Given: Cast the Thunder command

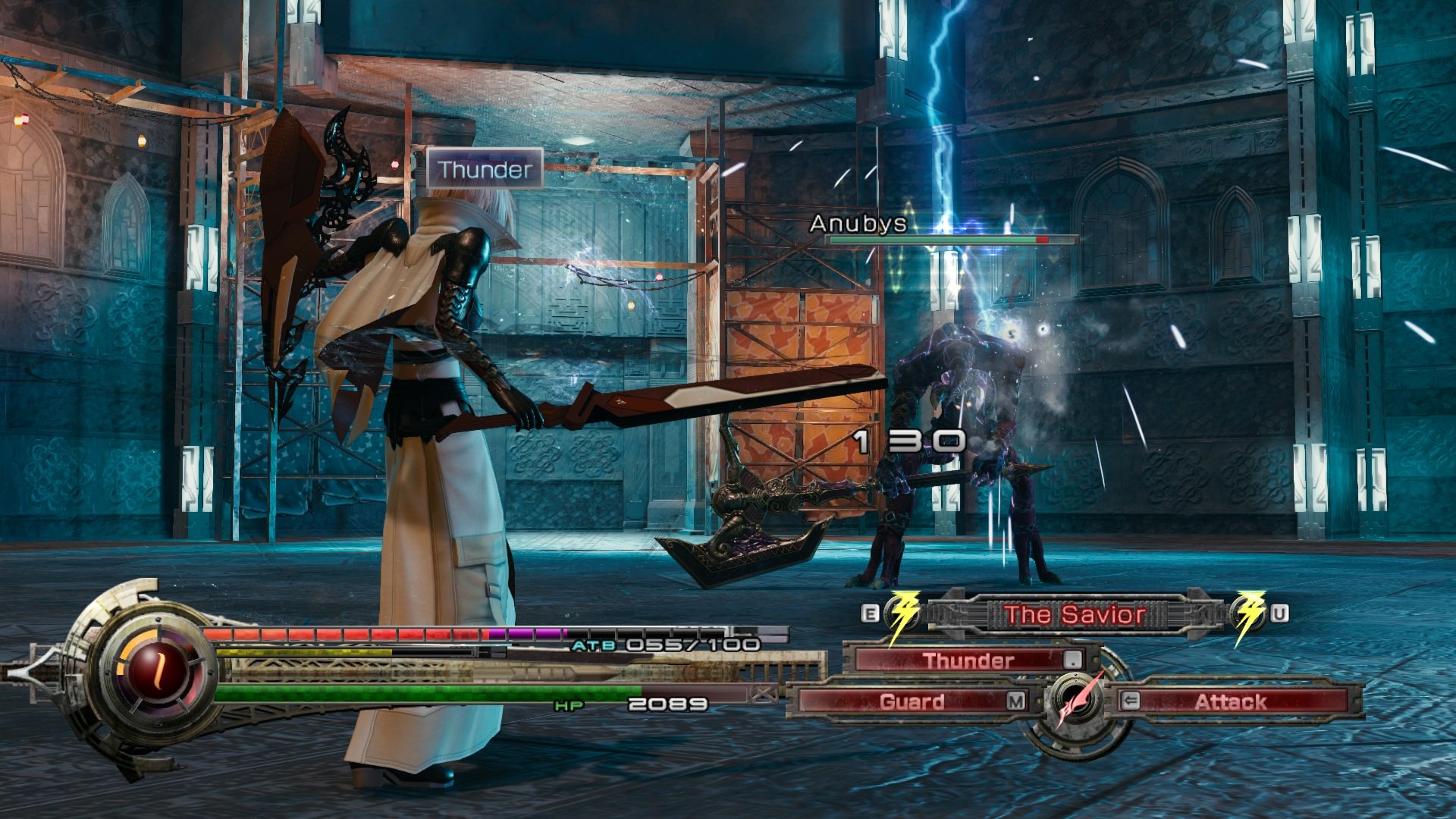Looking at the screenshot, I should click(969, 660).
